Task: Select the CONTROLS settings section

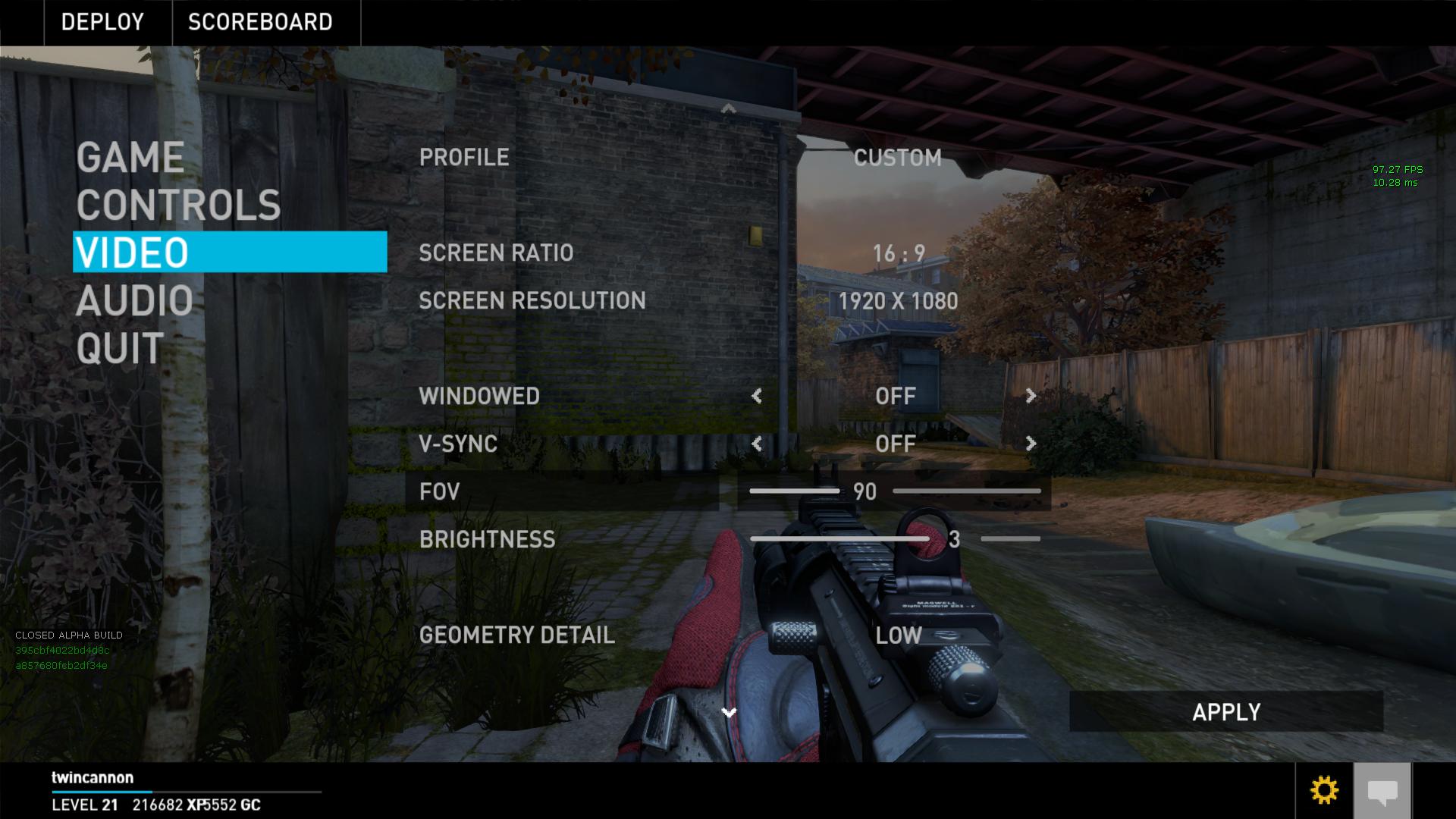Action: coord(178,206)
